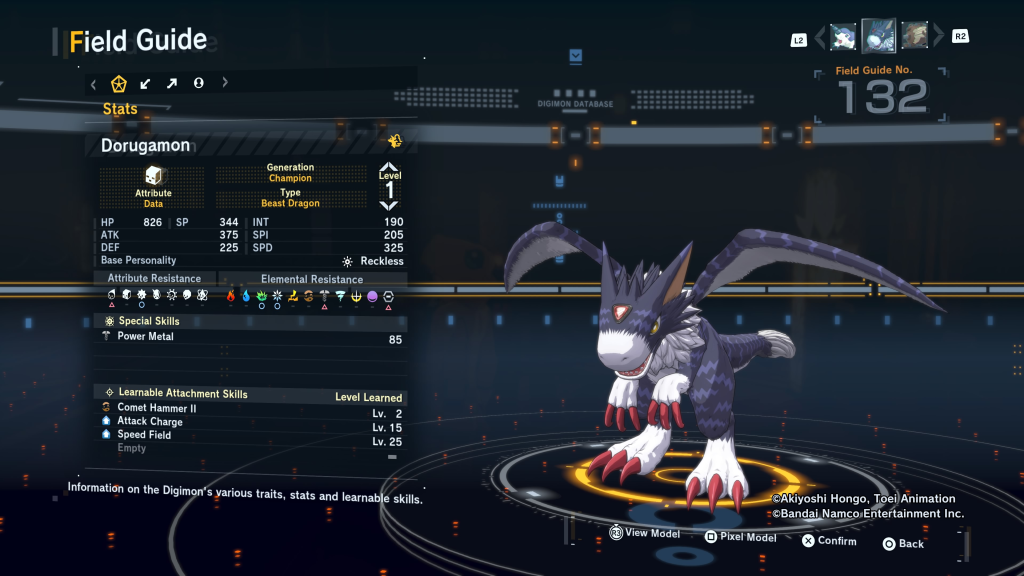This screenshot has width=1024, height=576.
Task: Open the profile silhouette tab
Action: 198,84
